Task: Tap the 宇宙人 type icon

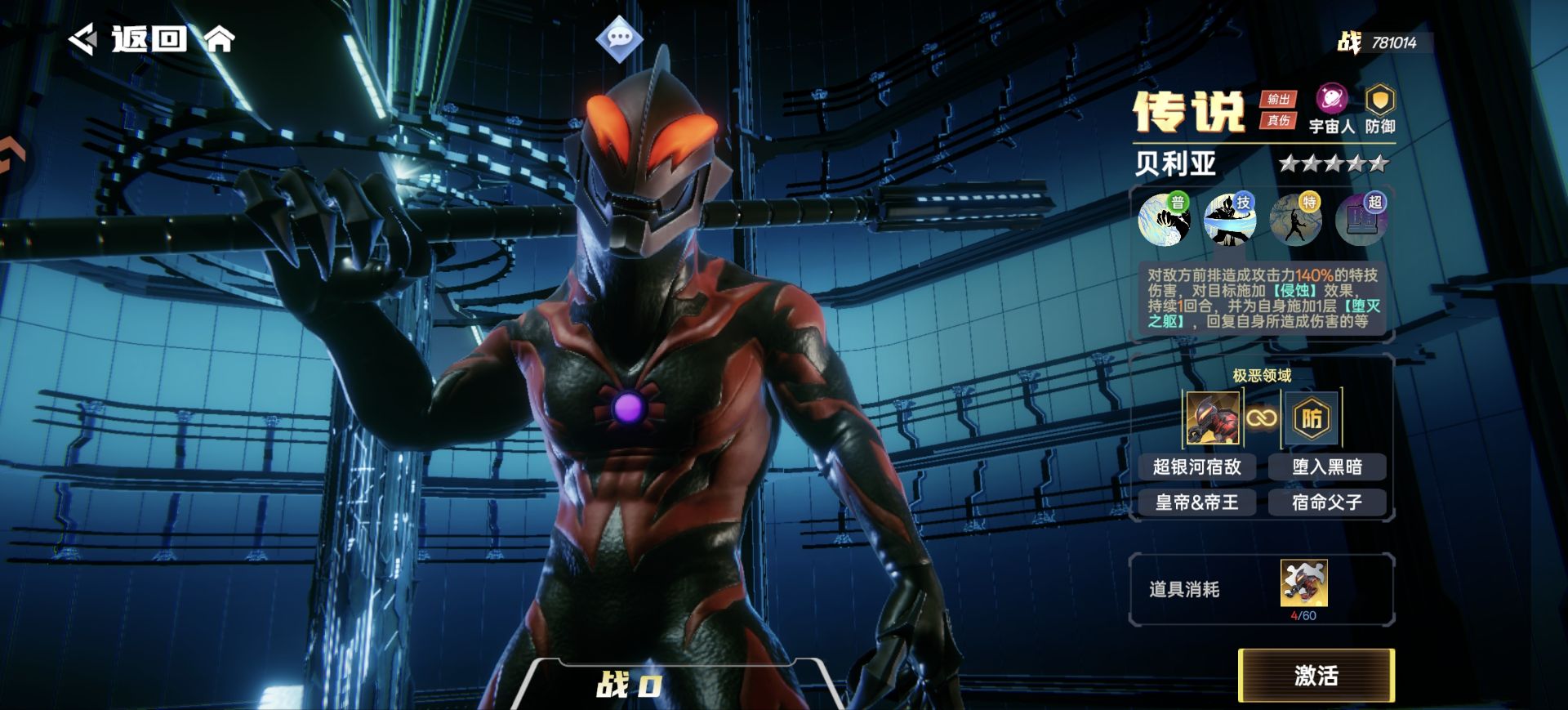Action: pos(1331,100)
